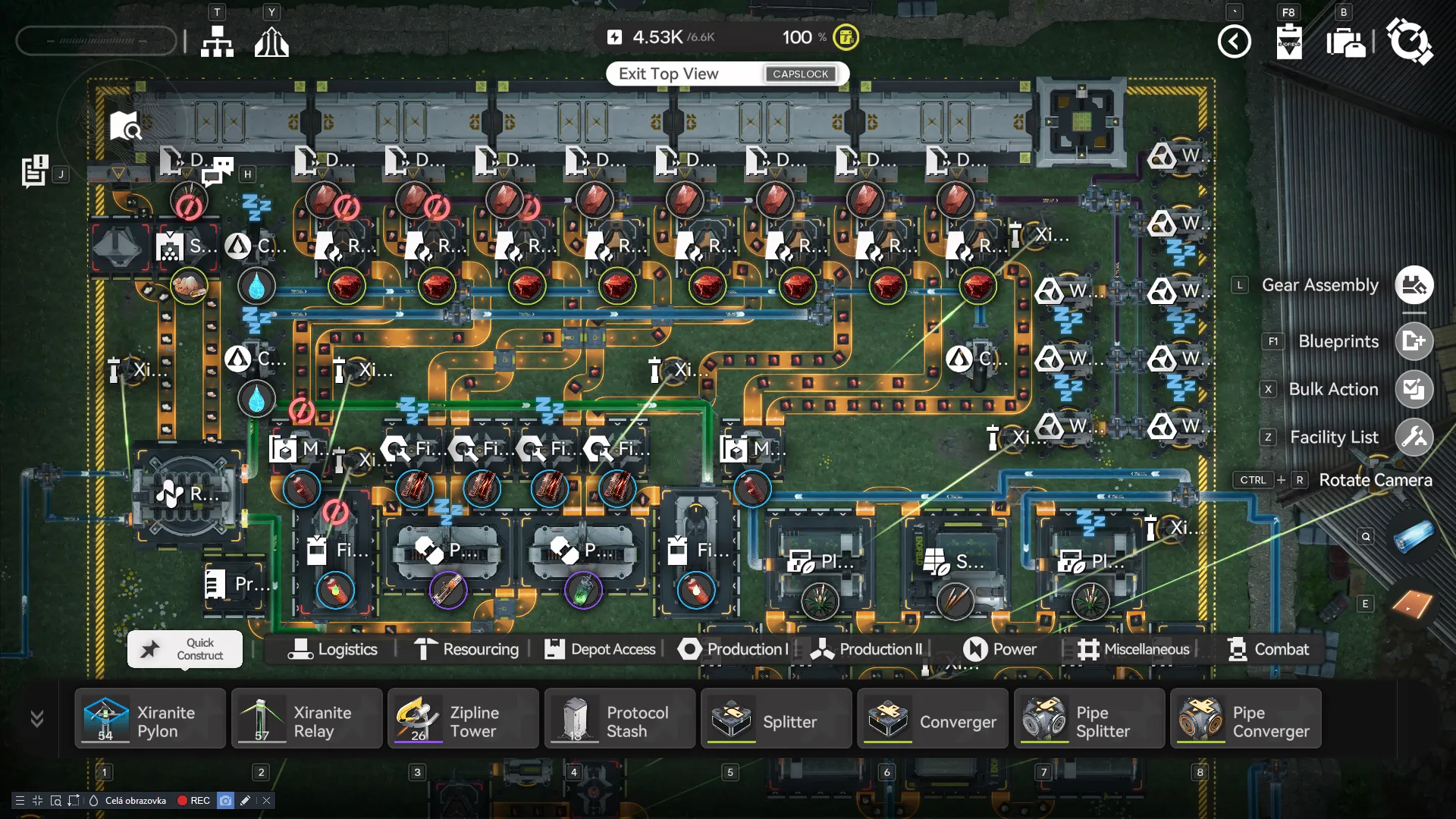
Task: Switch to the Combat category
Action: click(1268, 650)
